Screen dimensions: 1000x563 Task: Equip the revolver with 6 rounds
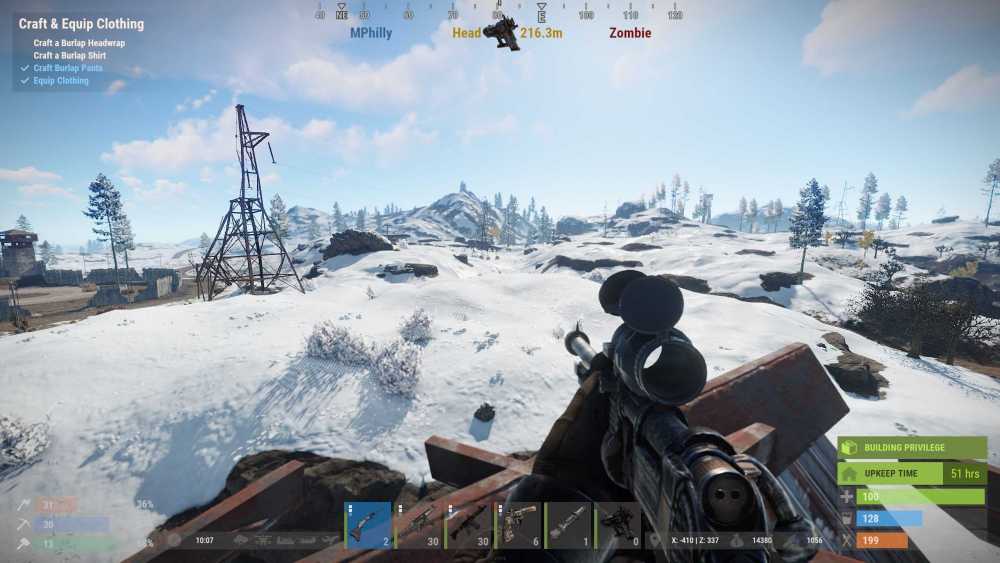[519, 524]
